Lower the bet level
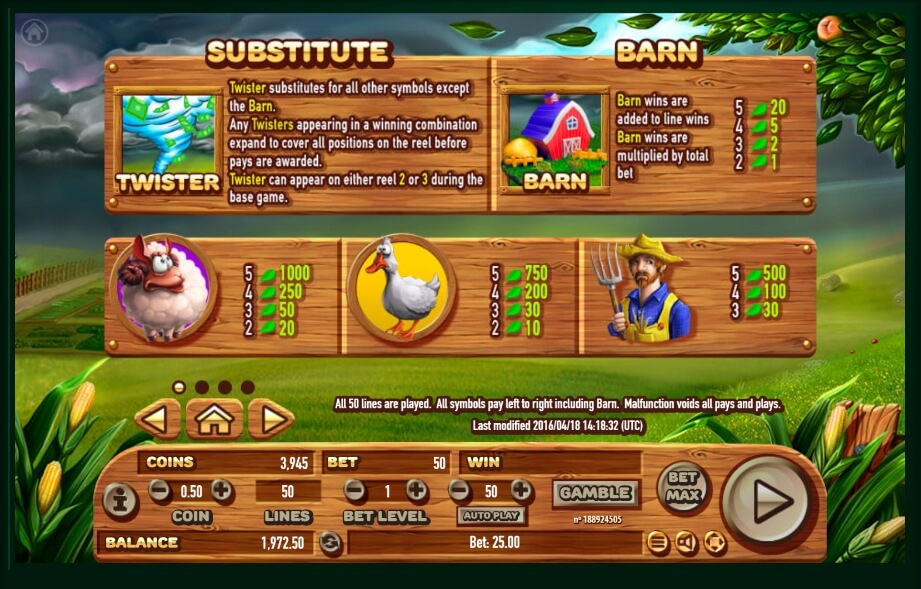921x589 pixels. tap(354, 490)
